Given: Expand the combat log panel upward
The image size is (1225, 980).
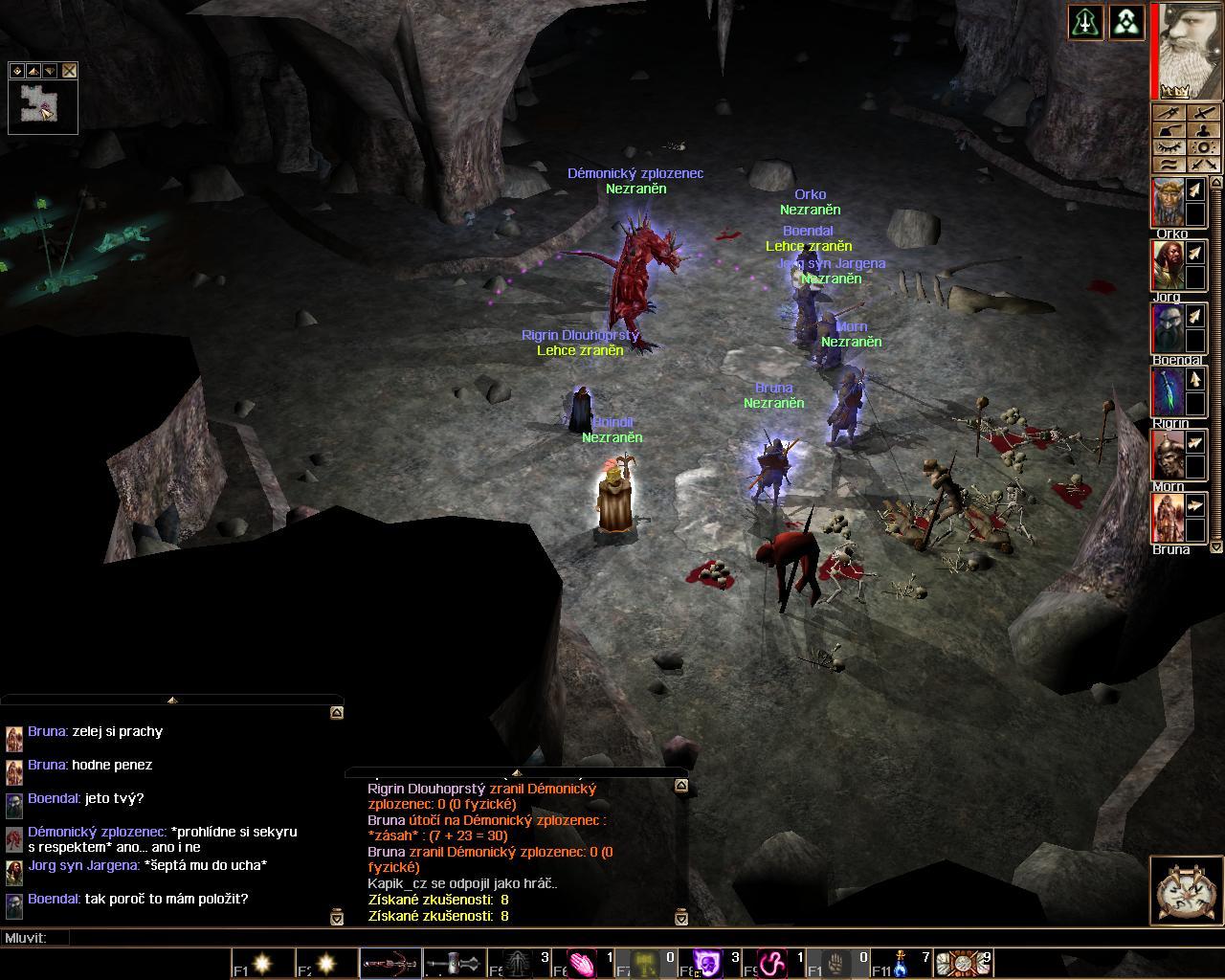Looking at the screenshot, I should click(517, 772).
